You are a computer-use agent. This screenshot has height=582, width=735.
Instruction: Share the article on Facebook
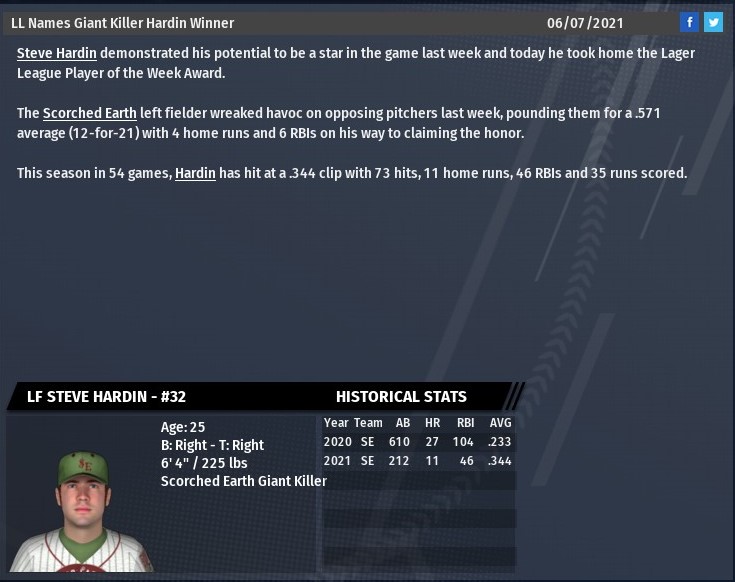[689, 22]
